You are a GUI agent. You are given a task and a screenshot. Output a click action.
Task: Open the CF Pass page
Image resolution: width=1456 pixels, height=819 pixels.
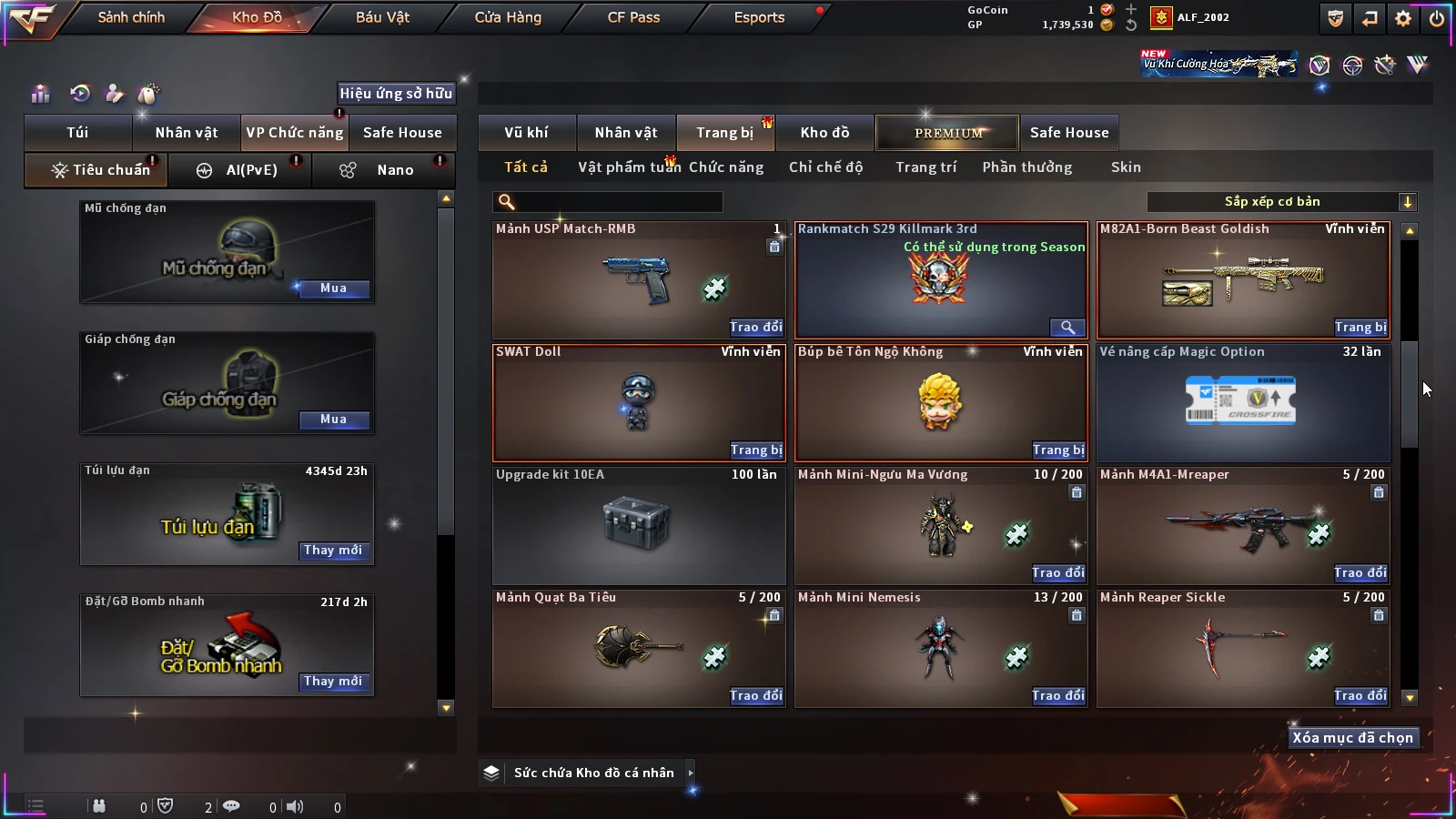[633, 17]
